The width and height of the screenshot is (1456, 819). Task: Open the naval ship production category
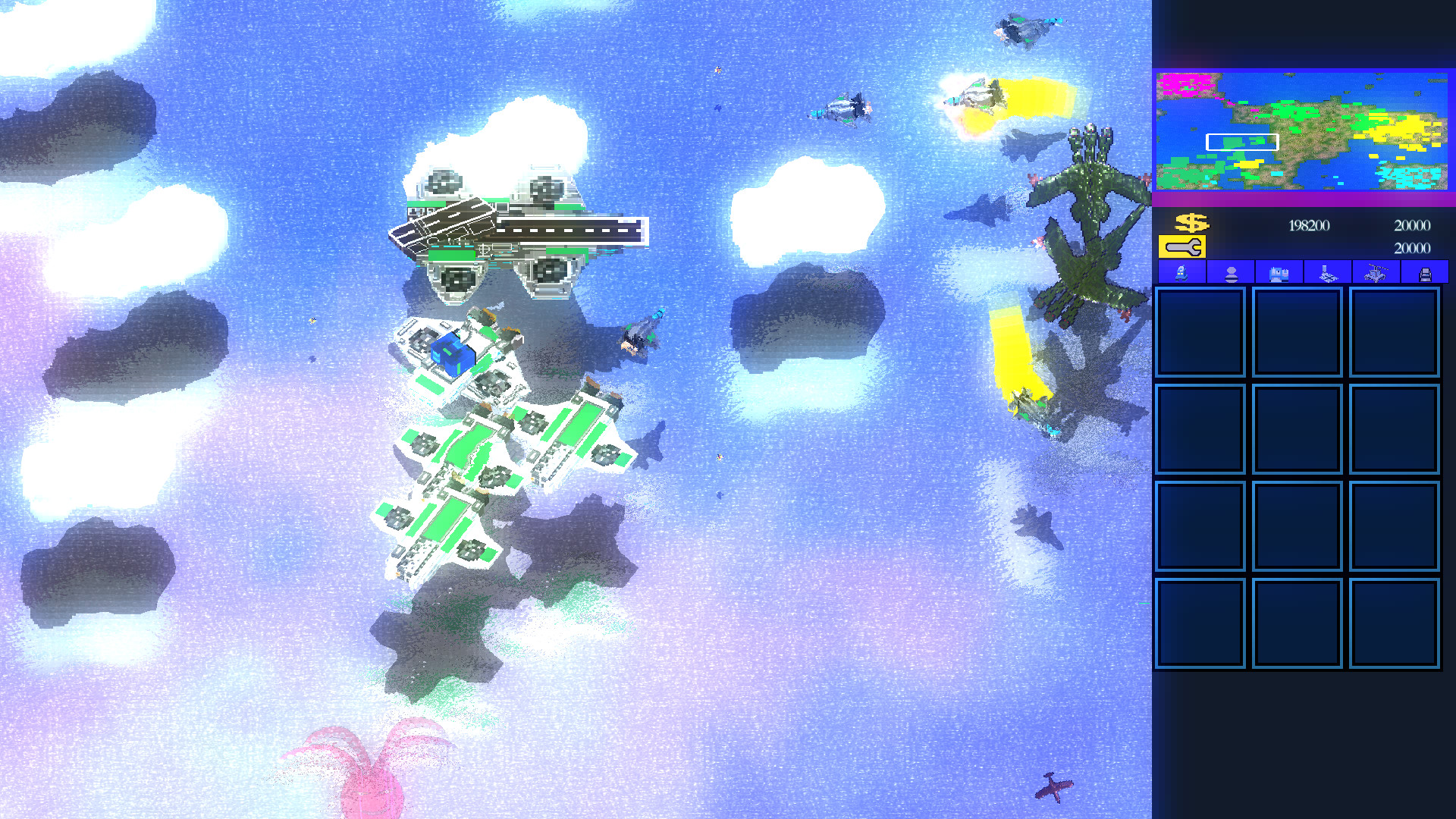pyautogui.click(x=1327, y=273)
